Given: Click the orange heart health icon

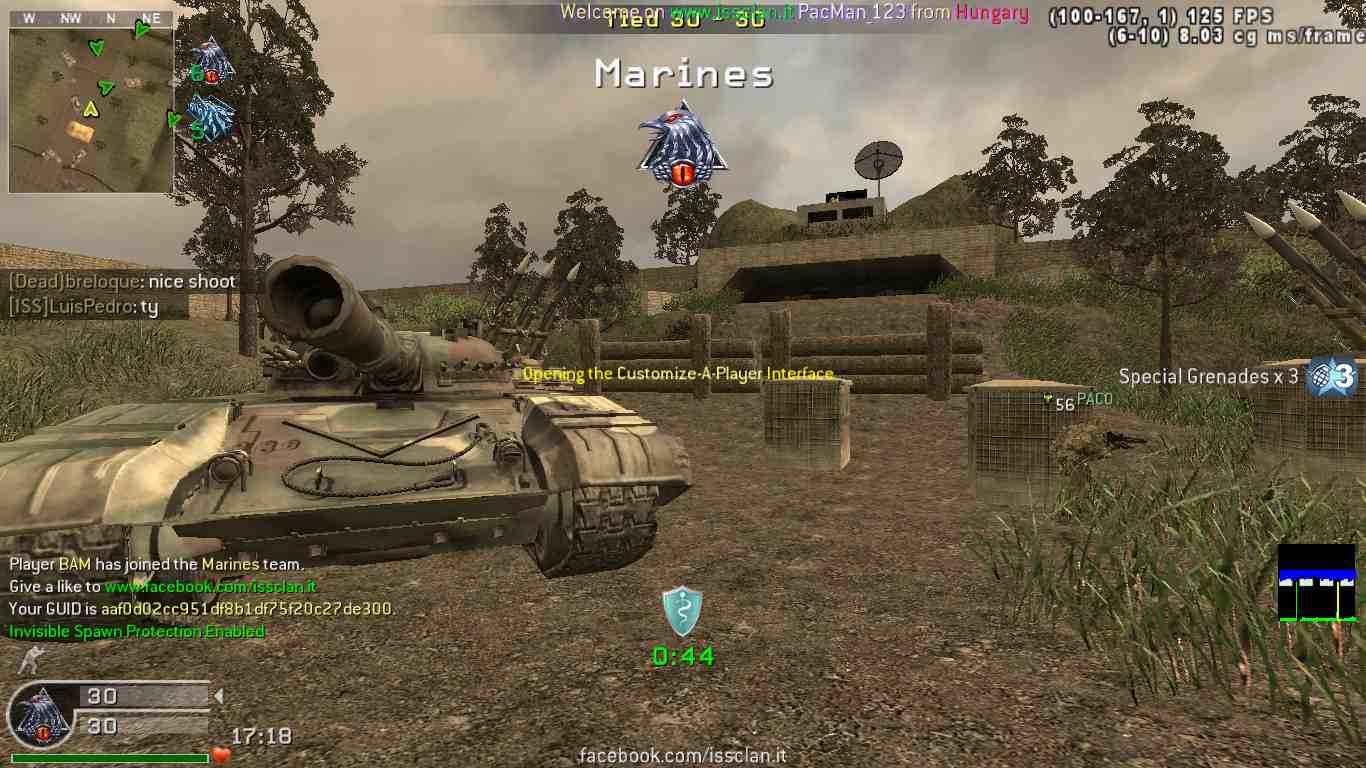Looking at the screenshot, I should click(221, 755).
